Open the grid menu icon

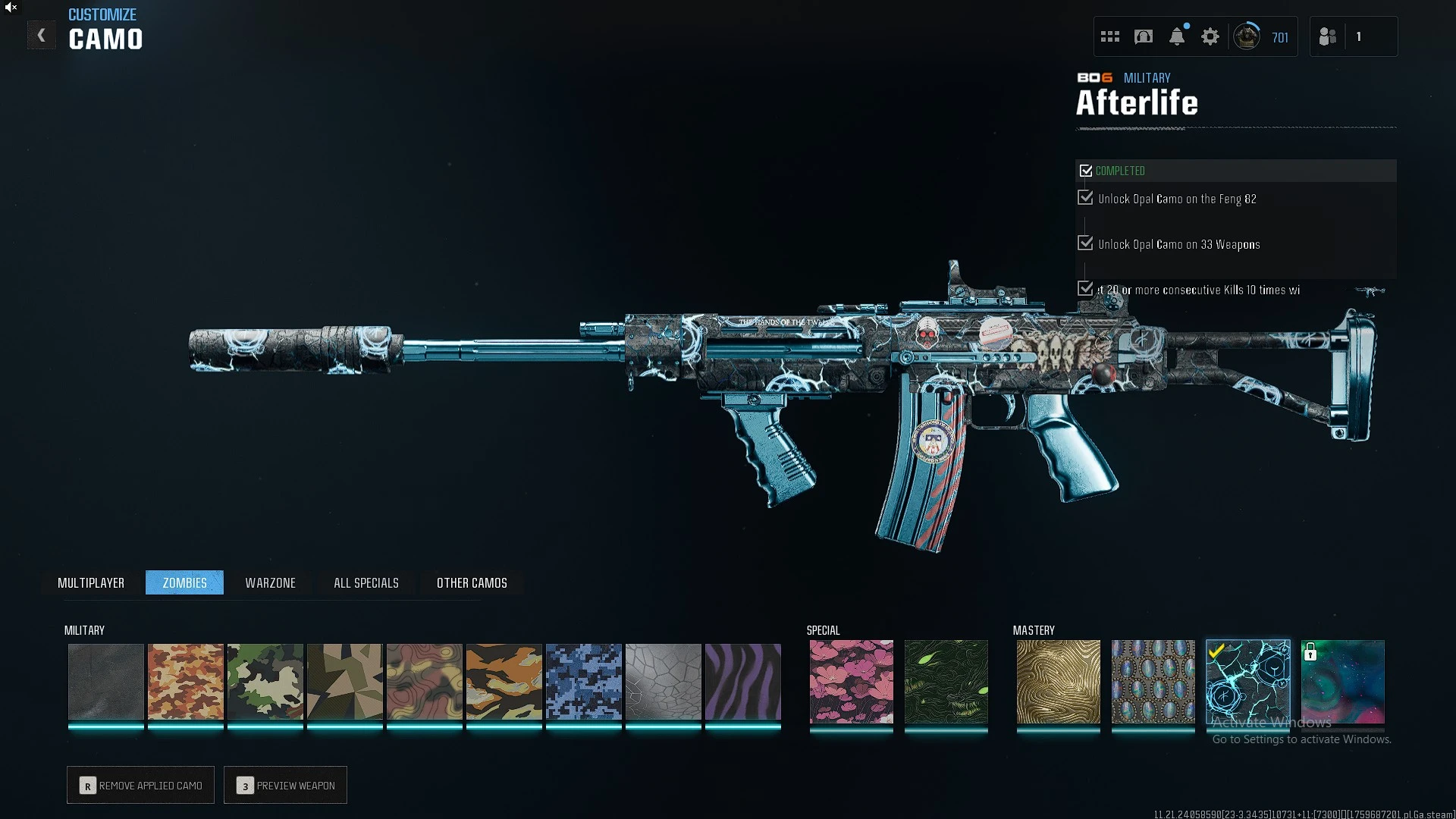[x=1110, y=36]
